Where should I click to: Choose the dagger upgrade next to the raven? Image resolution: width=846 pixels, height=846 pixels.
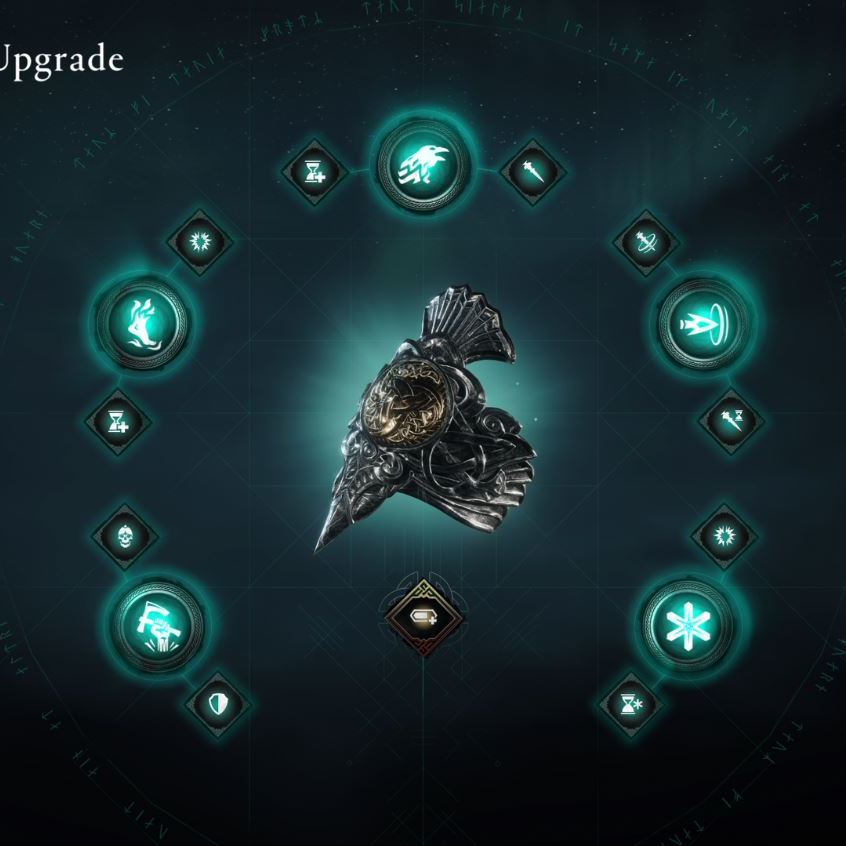tap(532, 172)
